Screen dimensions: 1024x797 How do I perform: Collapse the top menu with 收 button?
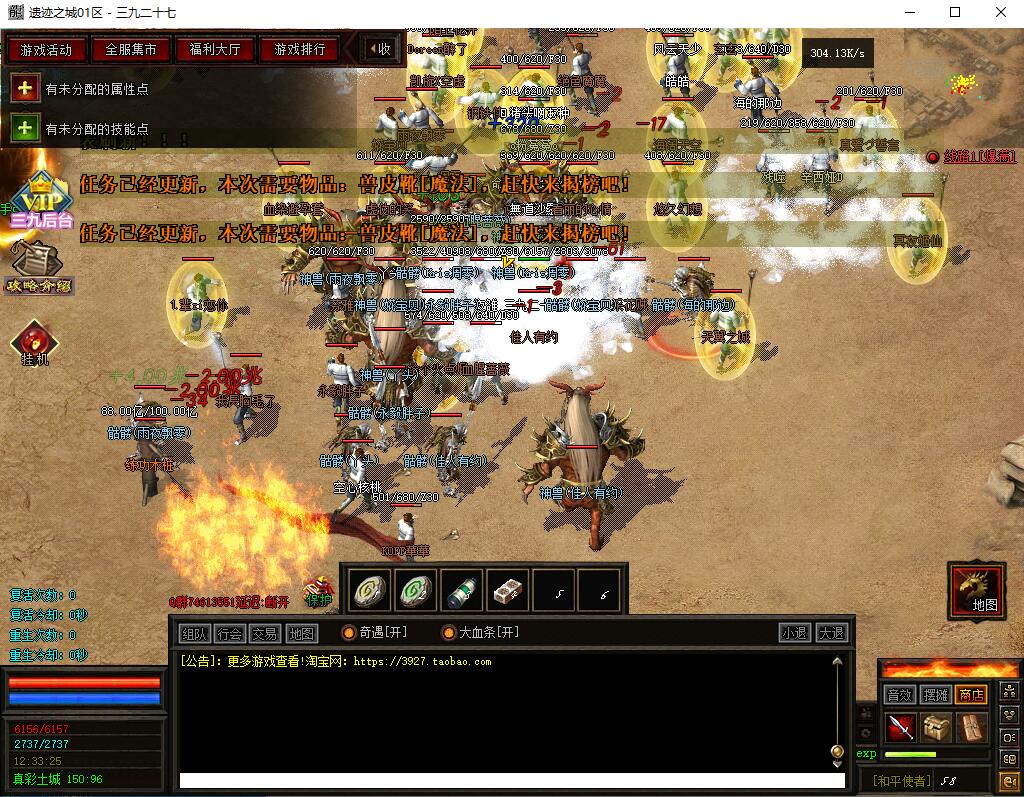(x=378, y=49)
